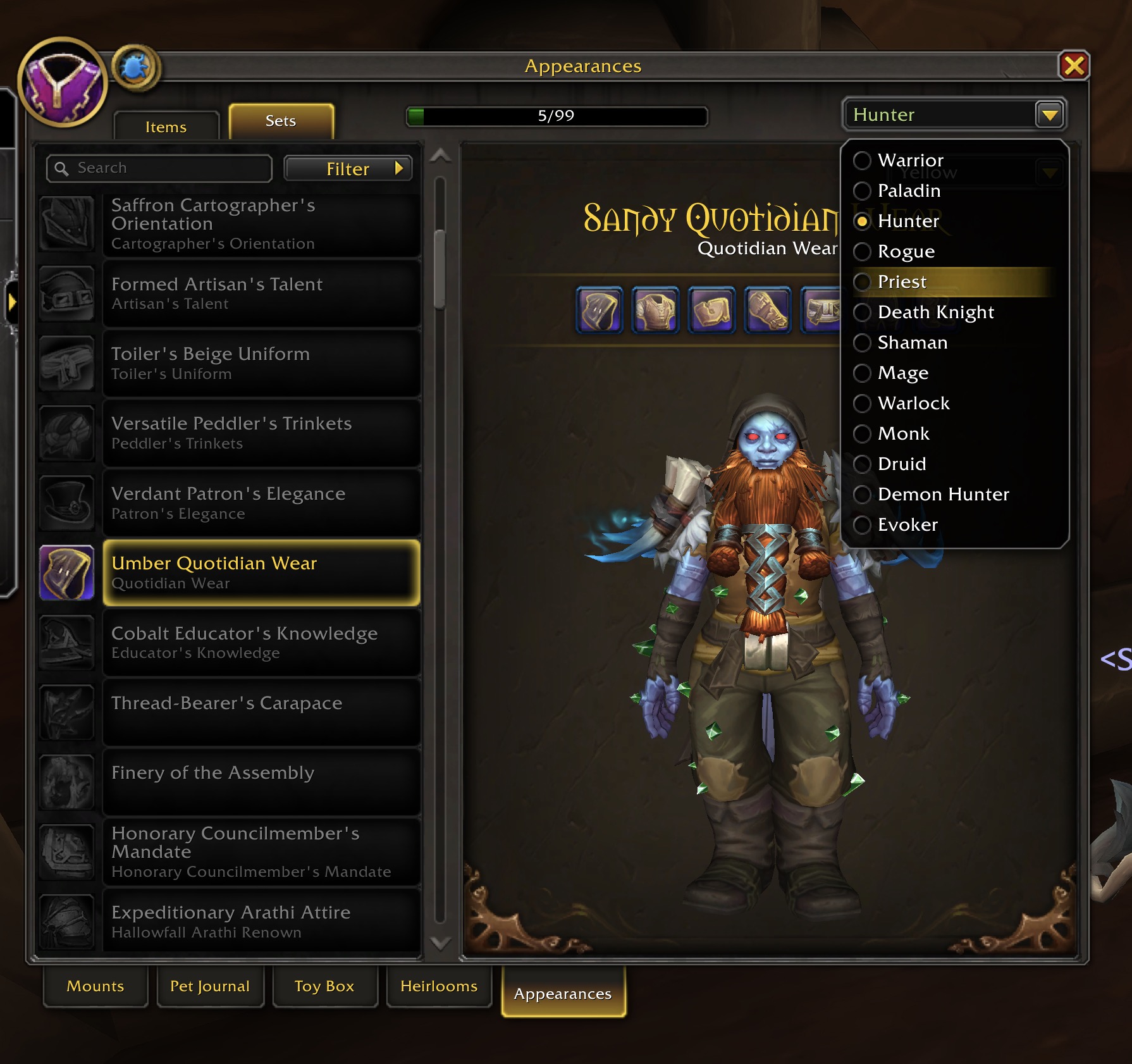
Task: Select Warrior from the class list
Action: 909,160
